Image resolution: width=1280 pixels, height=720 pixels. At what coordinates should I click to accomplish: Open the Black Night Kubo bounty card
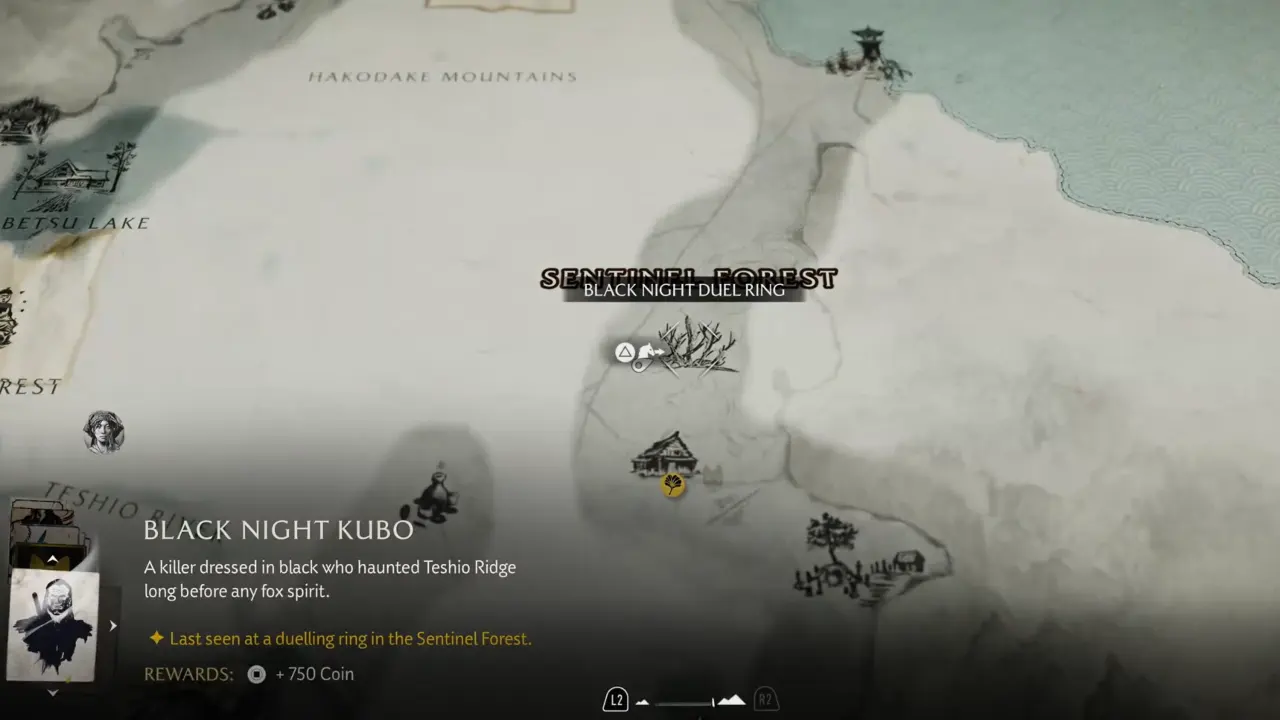pos(54,625)
